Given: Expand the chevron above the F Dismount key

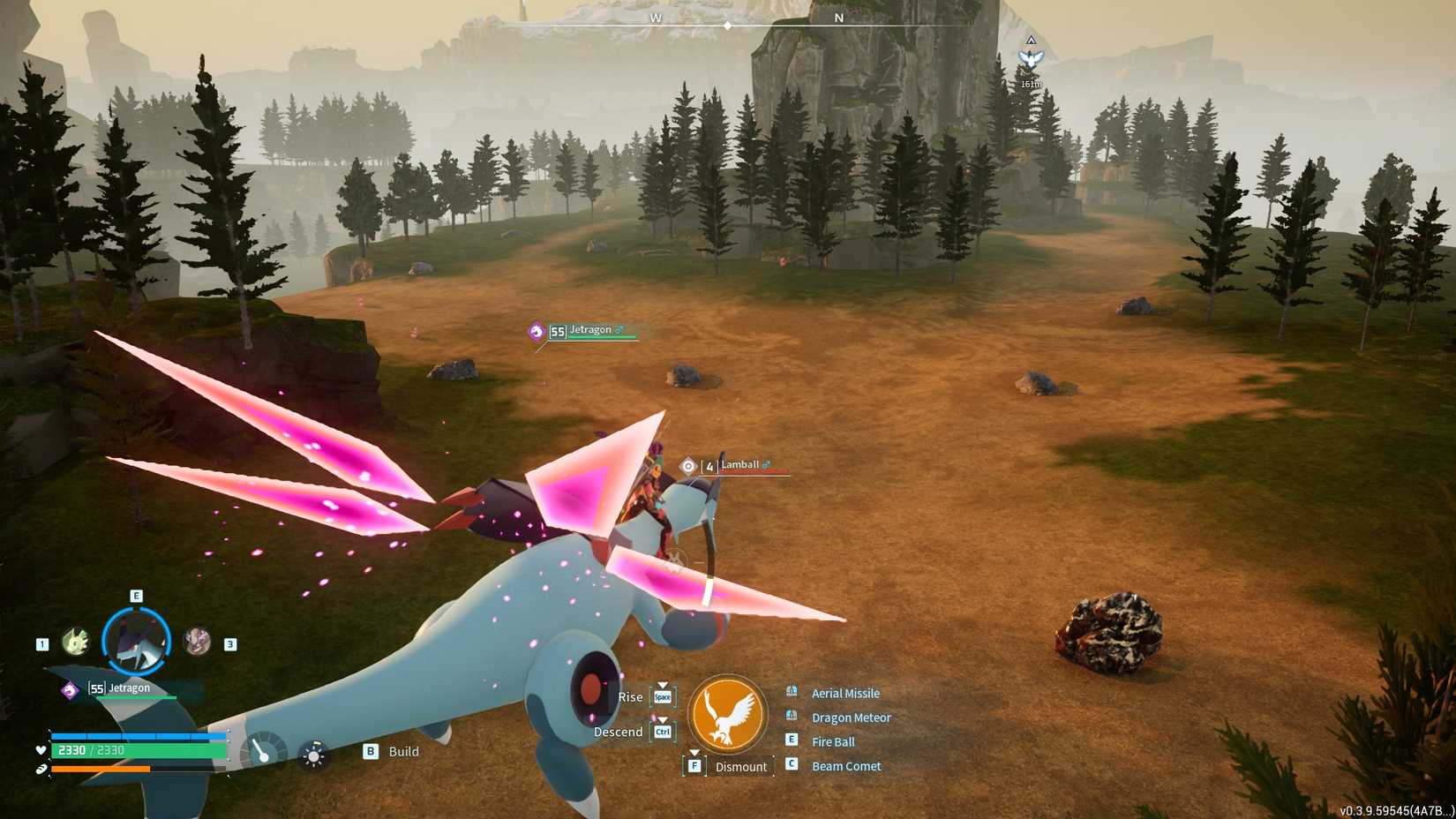Looking at the screenshot, I should [695, 752].
